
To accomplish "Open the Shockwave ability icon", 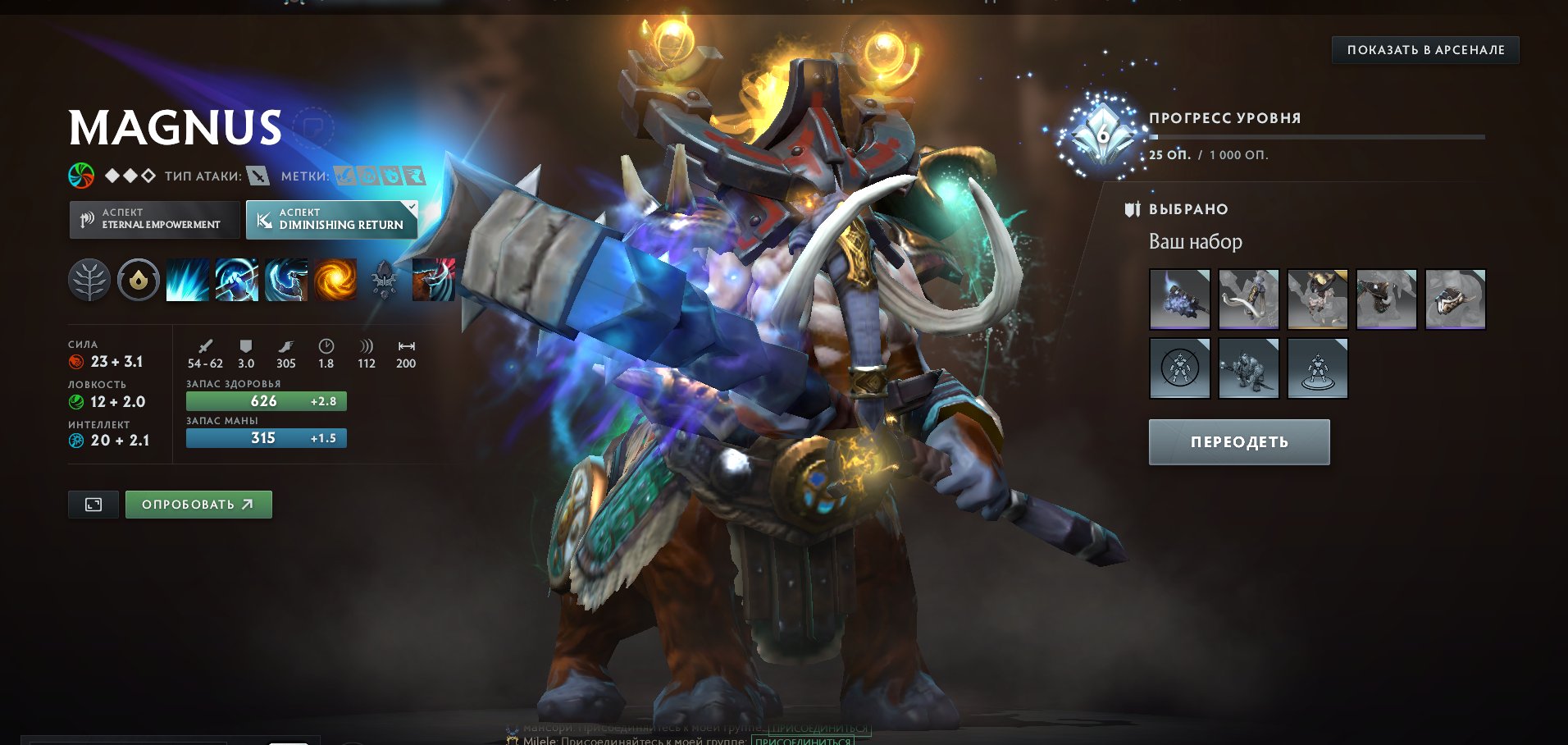I will pyautogui.click(x=187, y=280).
